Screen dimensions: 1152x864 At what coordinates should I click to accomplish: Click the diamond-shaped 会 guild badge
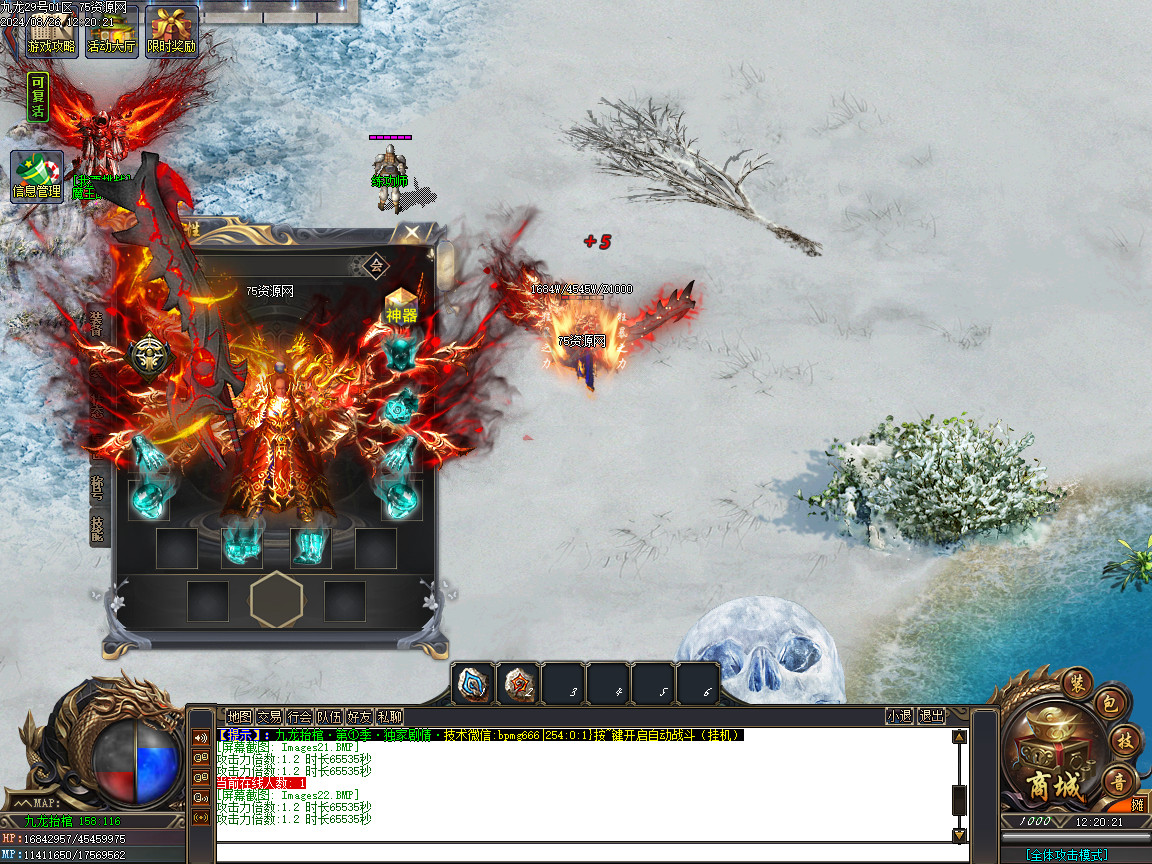tap(376, 265)
